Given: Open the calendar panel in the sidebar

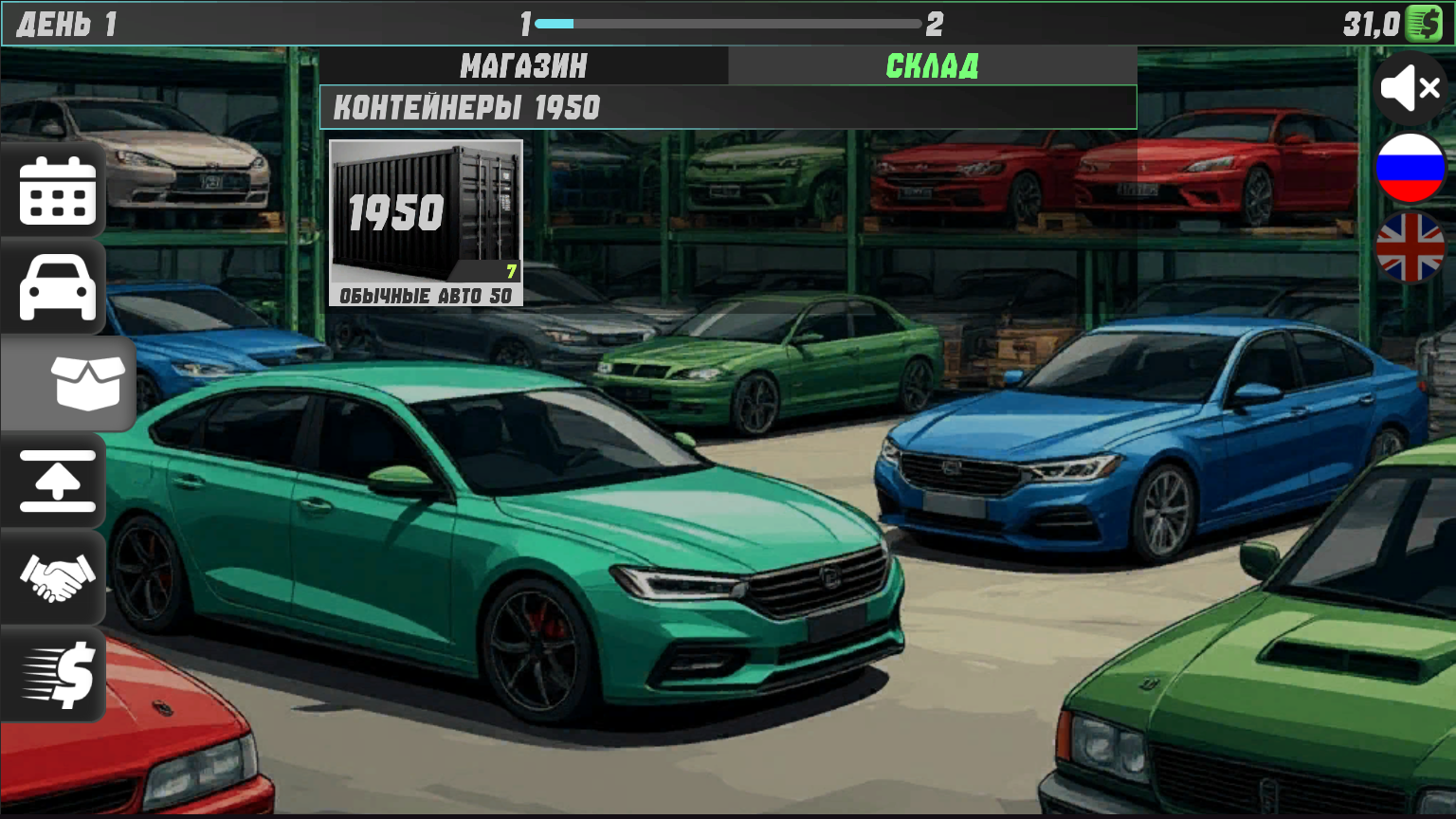Looking at the screenshot, I should (x=54, y=191).
